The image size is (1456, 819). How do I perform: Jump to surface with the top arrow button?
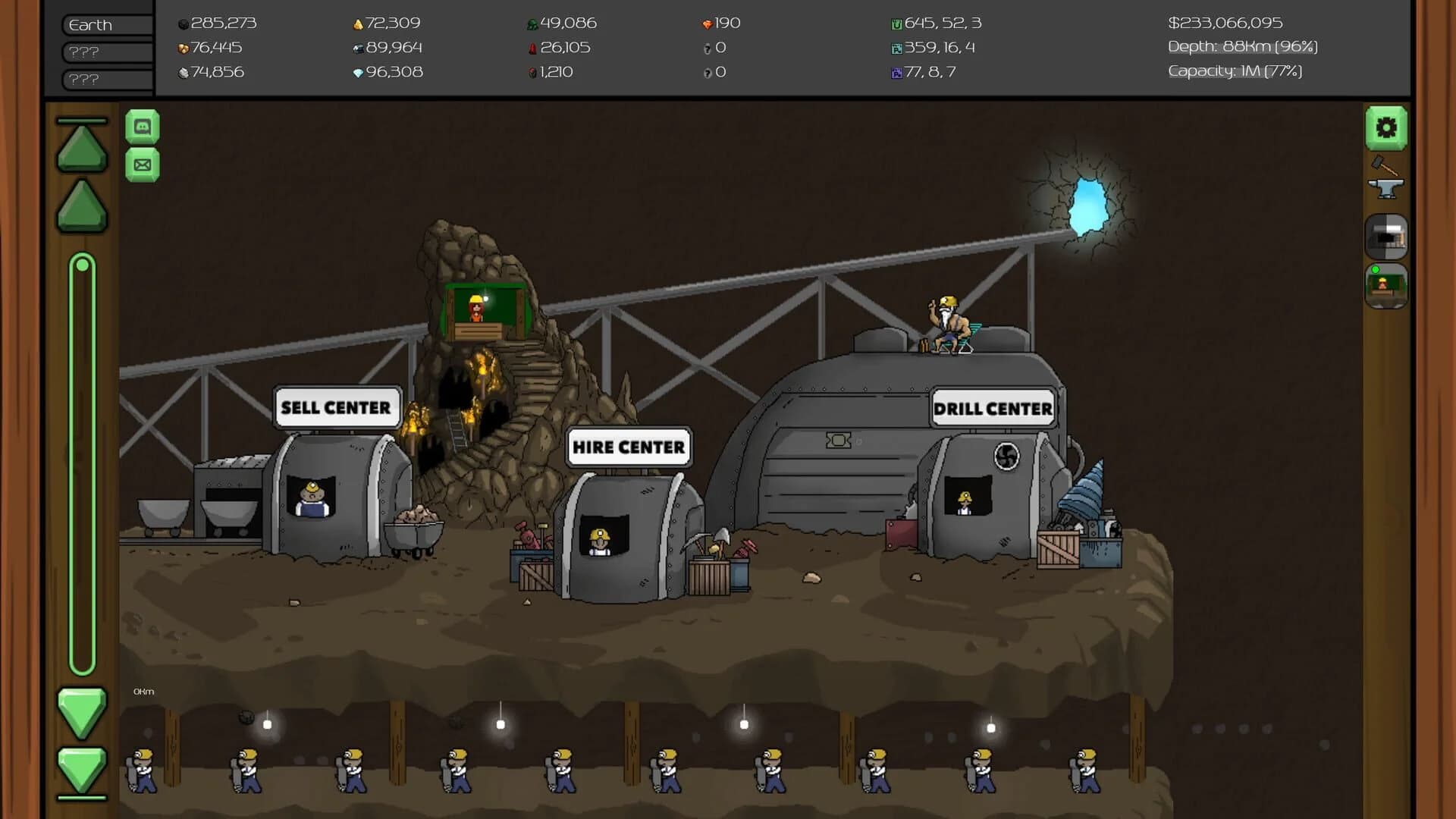coord(81,146)
